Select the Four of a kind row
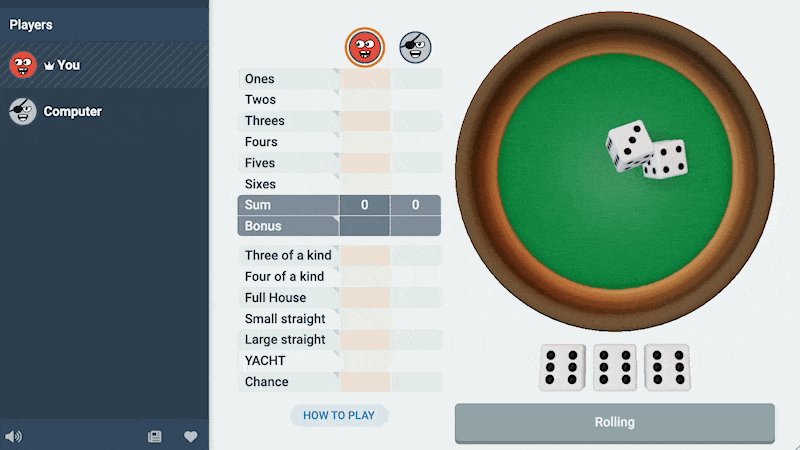This screenshot has width=800, height=450. point(364,276)
